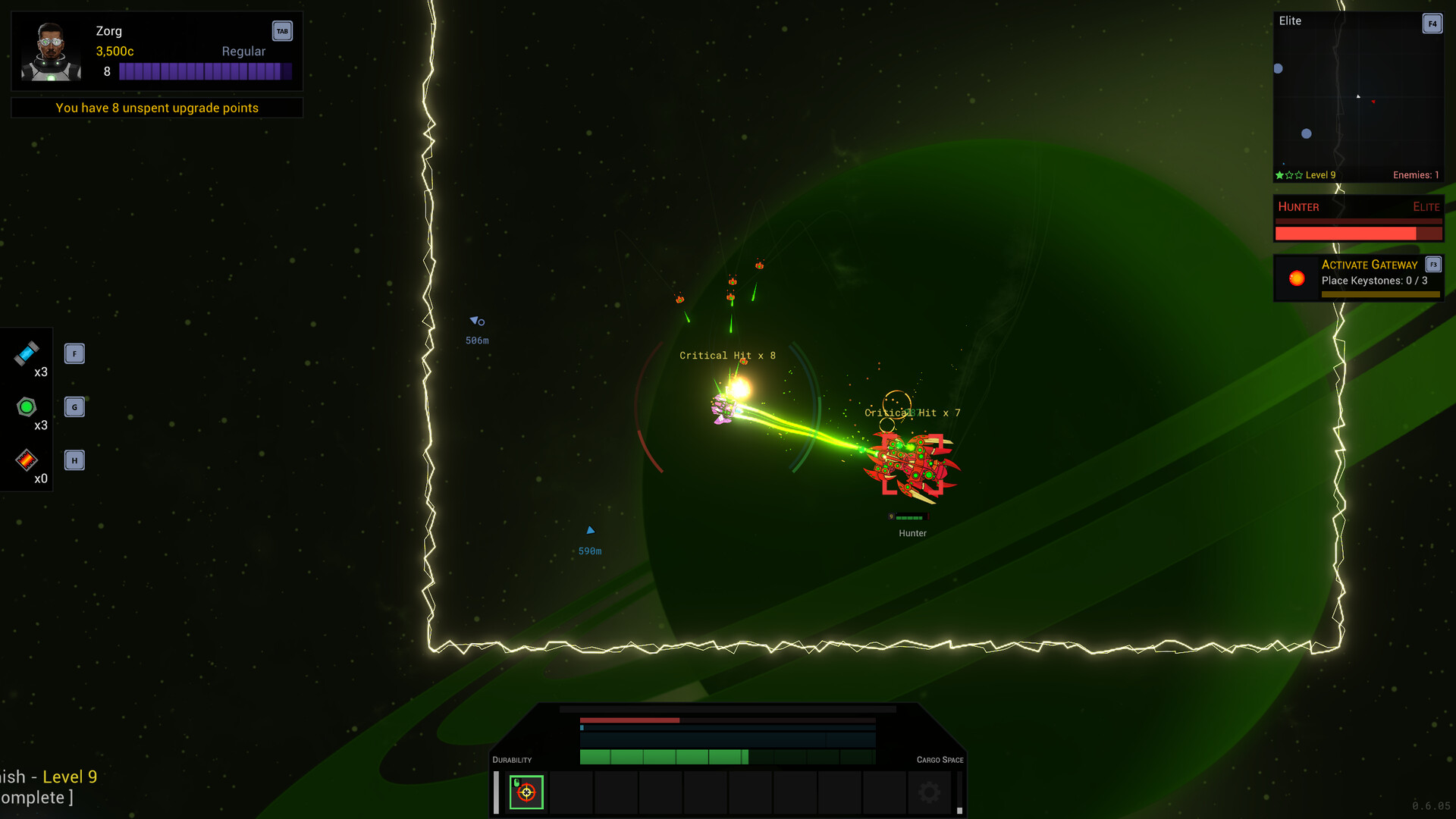Select the empty red mine item bound to H
Image resolution: width=1456 pixels, height=819 pixels.
[27, 460]
